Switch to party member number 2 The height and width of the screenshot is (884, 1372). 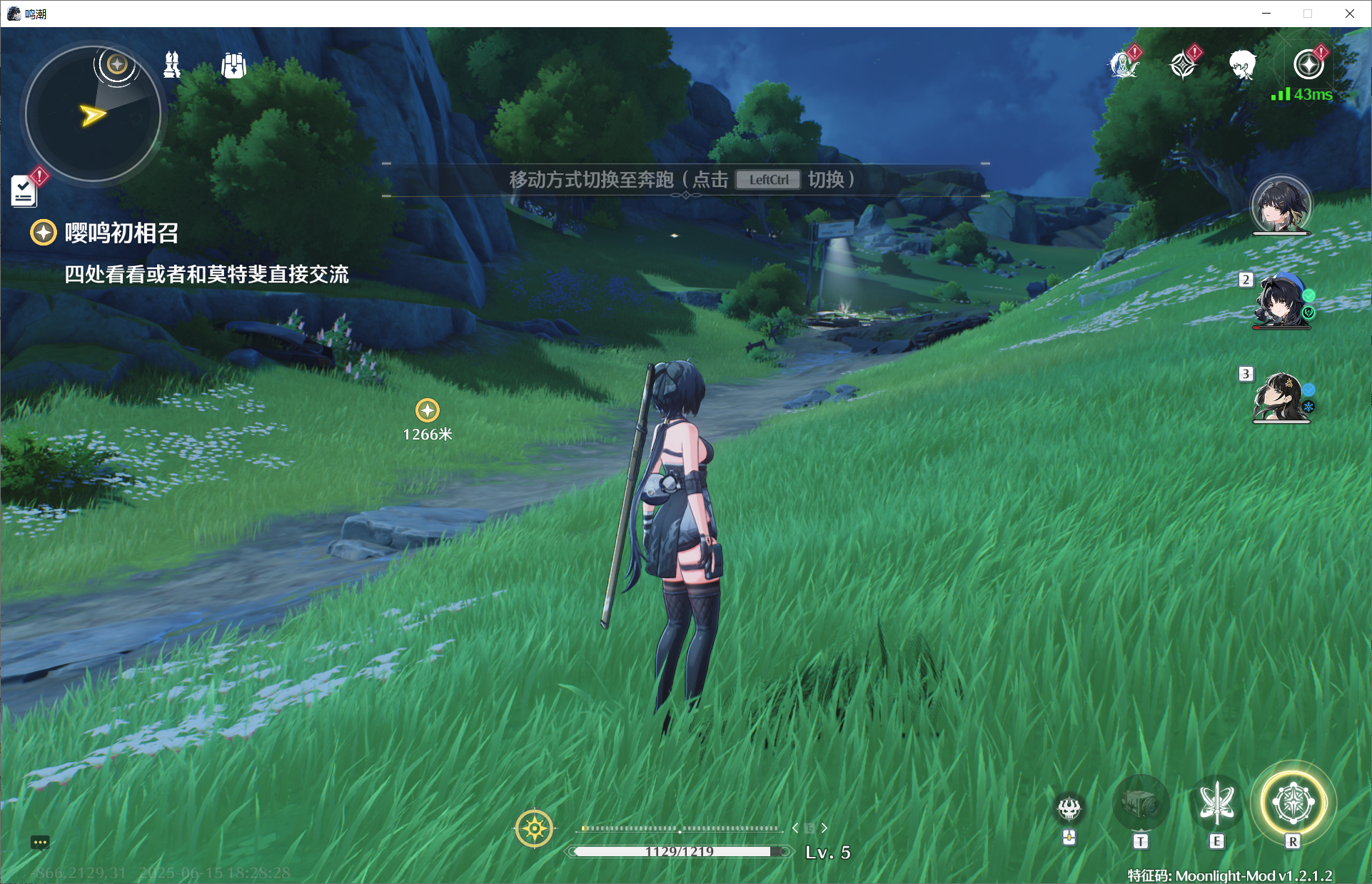pyautogui.click(x=1281, y=301)
